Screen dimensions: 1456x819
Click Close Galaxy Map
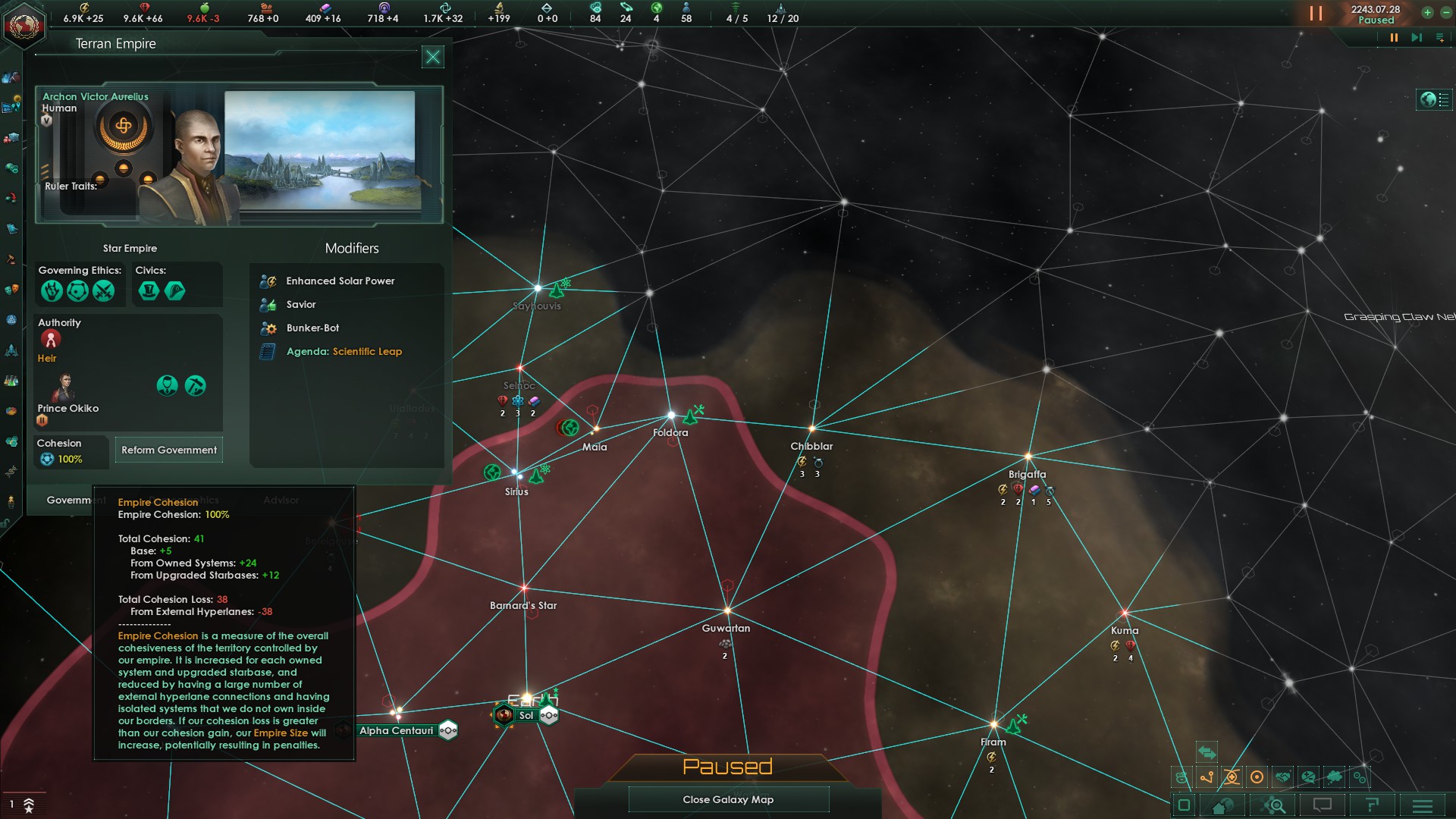[x=728, y=799]
